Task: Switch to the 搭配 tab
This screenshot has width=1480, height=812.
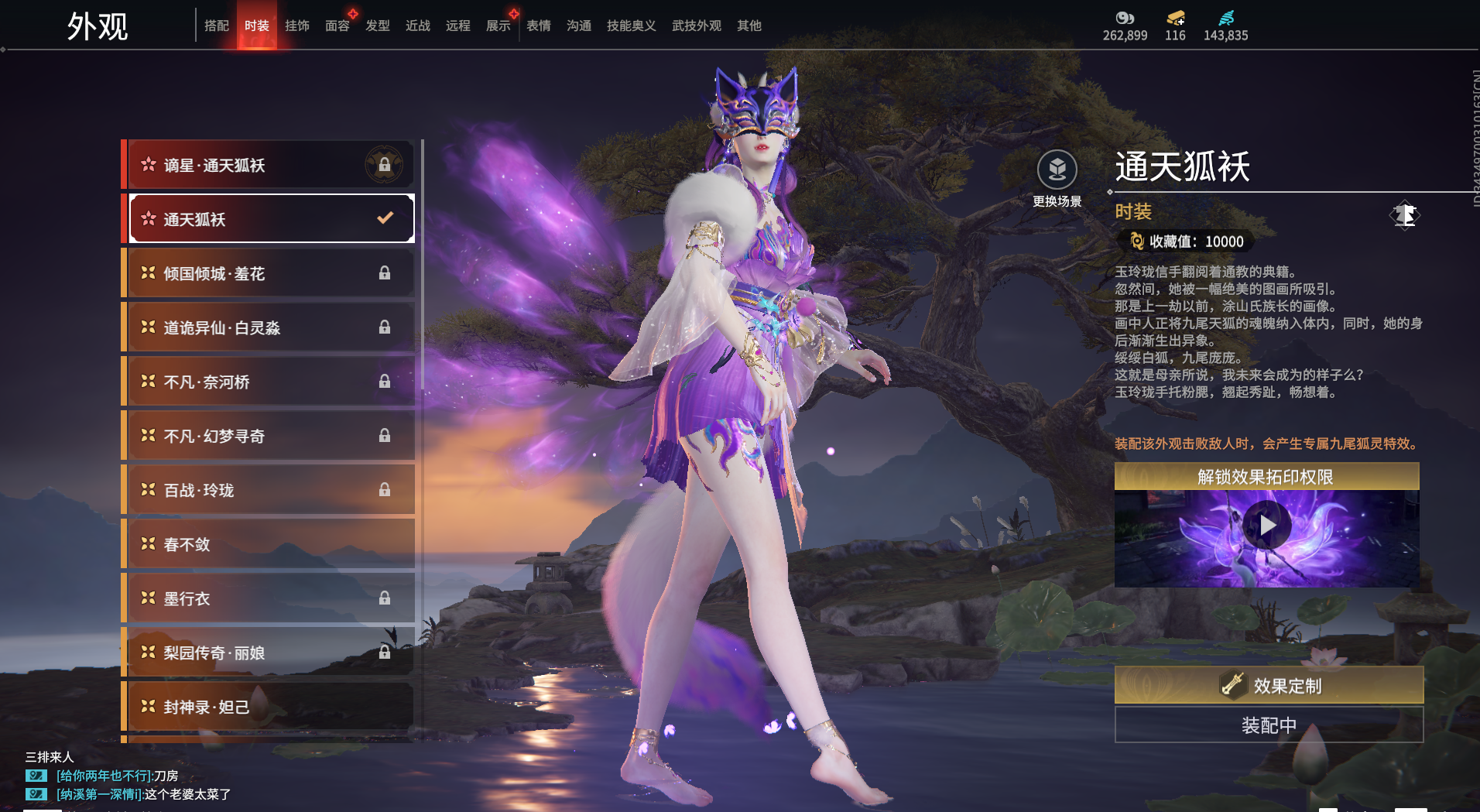Action: [x=216, y=26]
